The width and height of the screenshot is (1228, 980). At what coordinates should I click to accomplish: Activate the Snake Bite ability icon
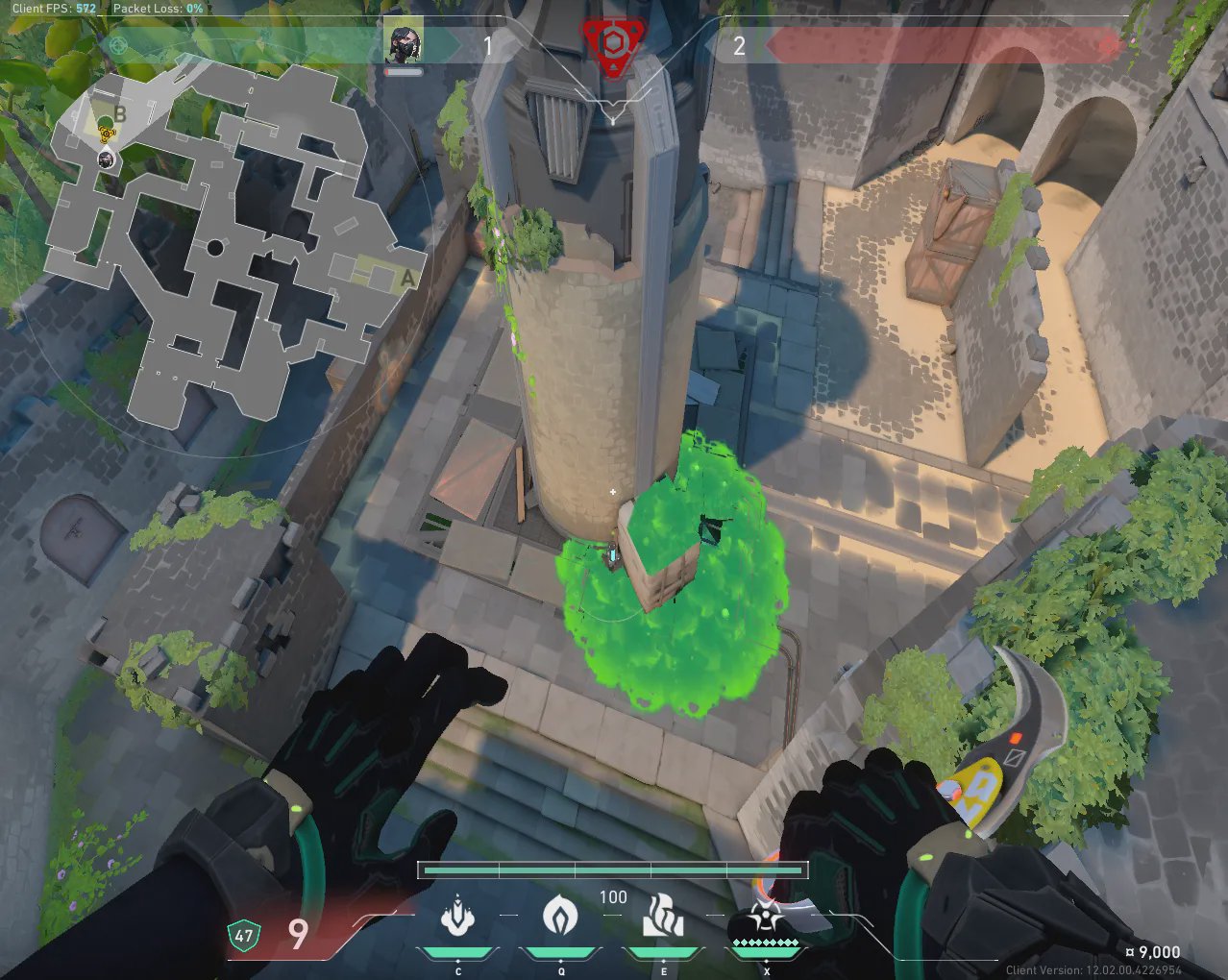(x=458, y=916)
